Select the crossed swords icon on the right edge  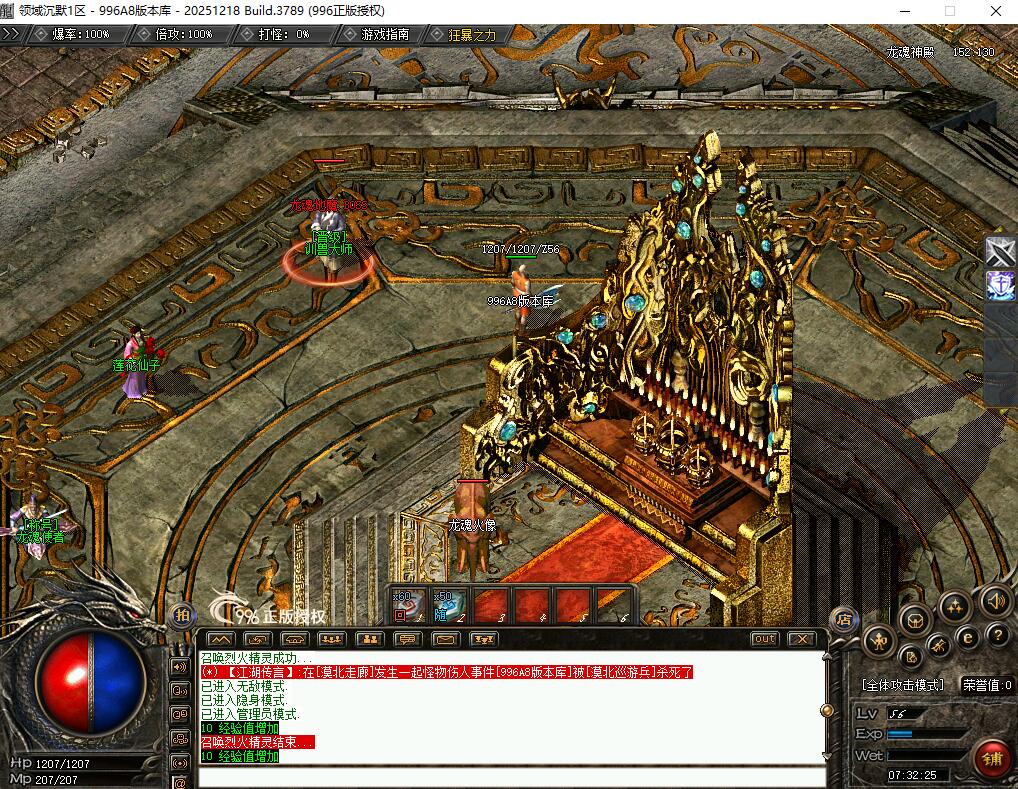(x=1000, y=252)
